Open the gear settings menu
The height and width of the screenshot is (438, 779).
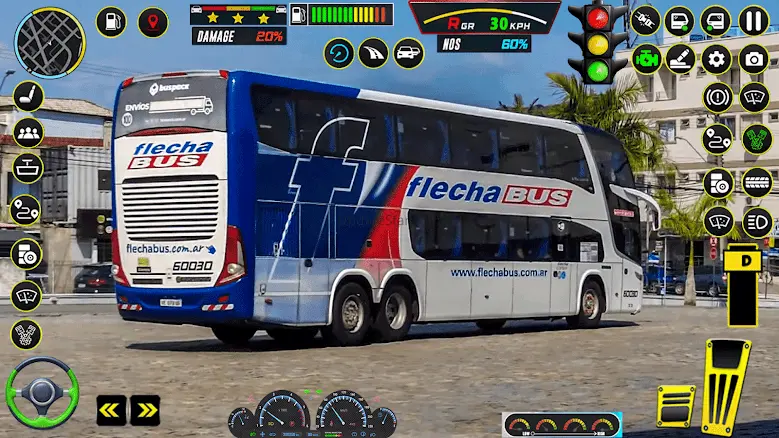coord(716,59)
